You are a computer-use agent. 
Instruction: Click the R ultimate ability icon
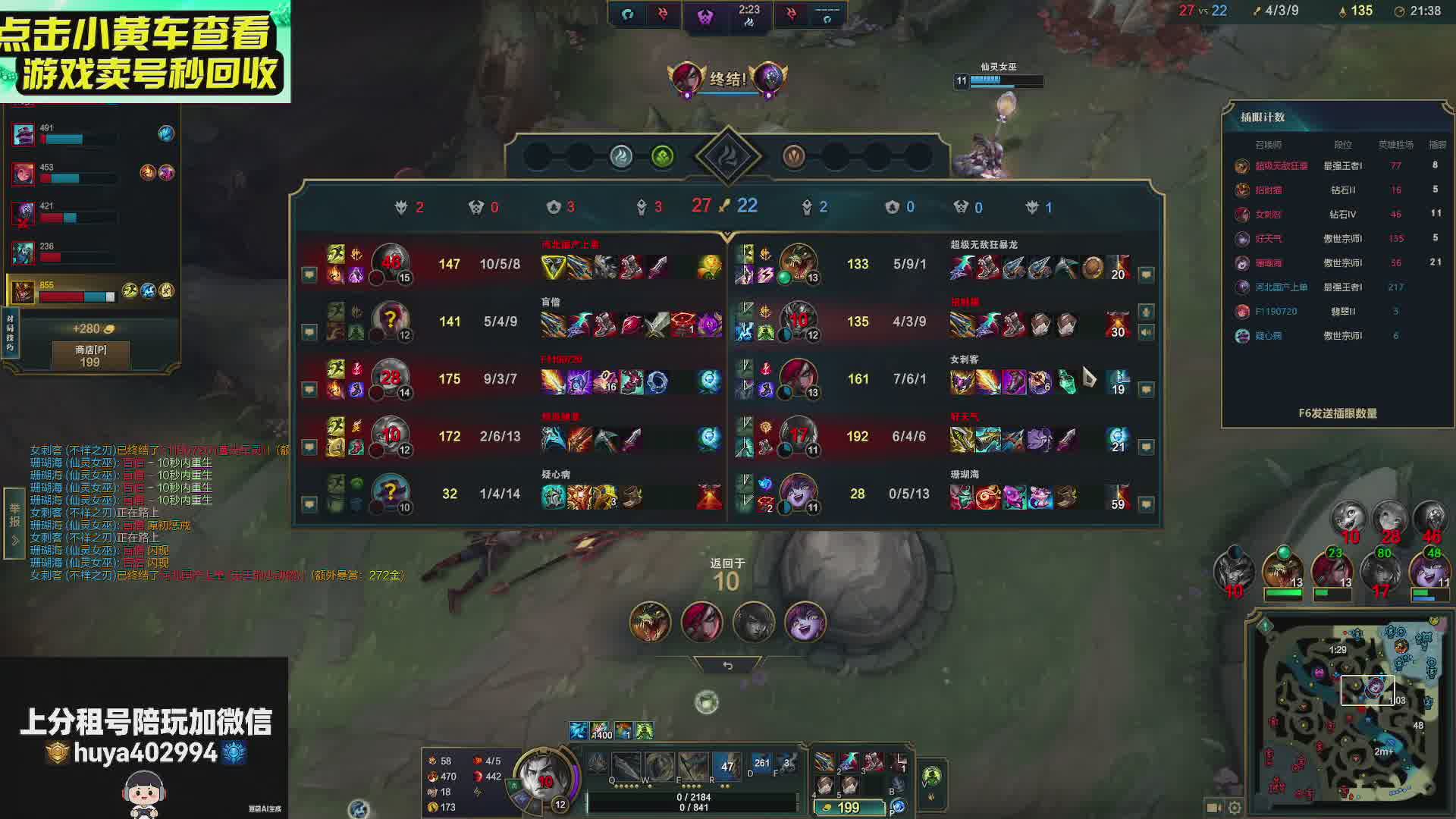[694, 767]
